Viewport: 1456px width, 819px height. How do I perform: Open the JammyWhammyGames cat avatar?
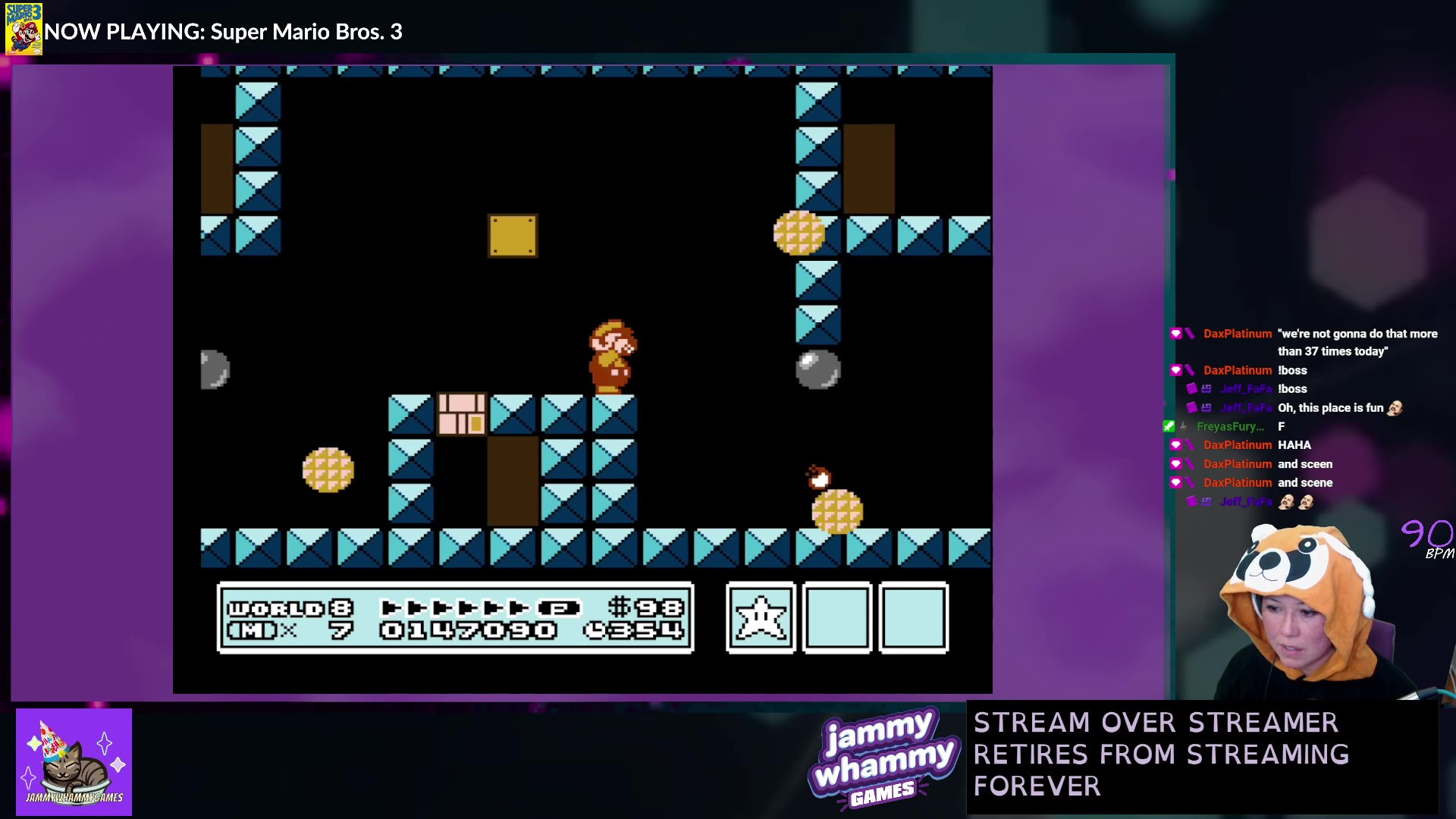pos(74,761)
